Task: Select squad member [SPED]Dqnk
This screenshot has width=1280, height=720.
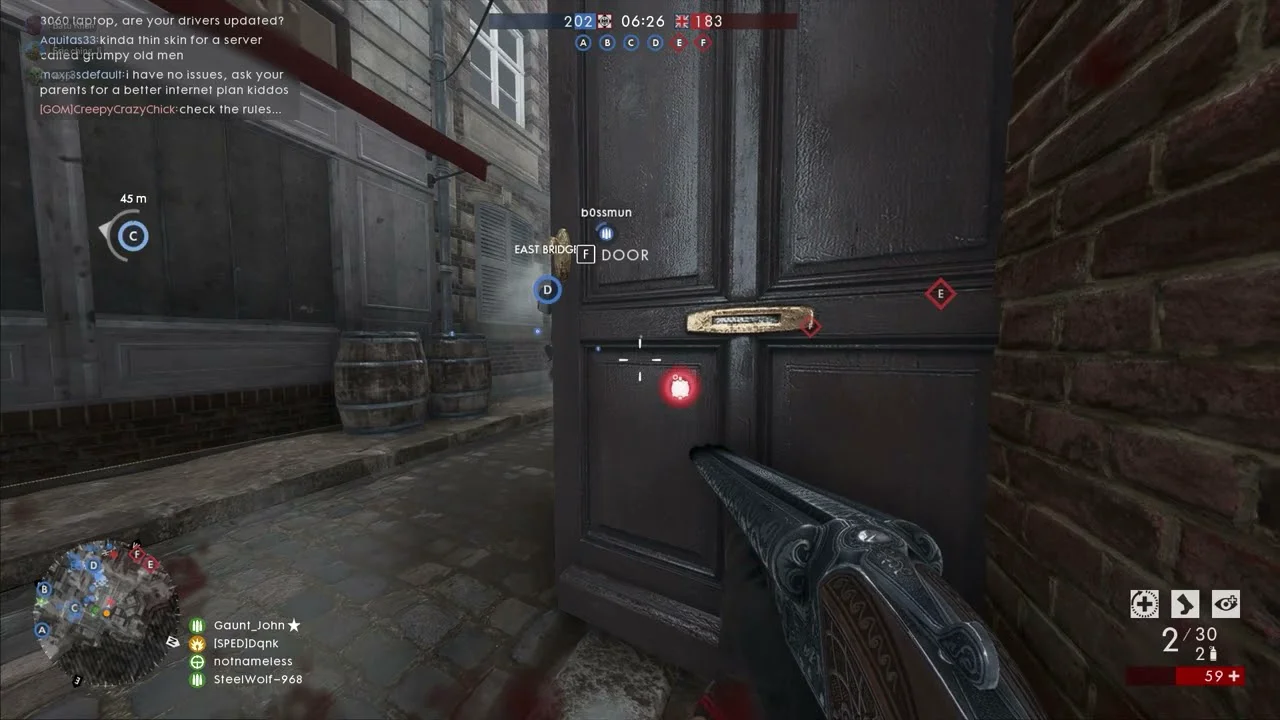Action: click(x=245, y=643)
